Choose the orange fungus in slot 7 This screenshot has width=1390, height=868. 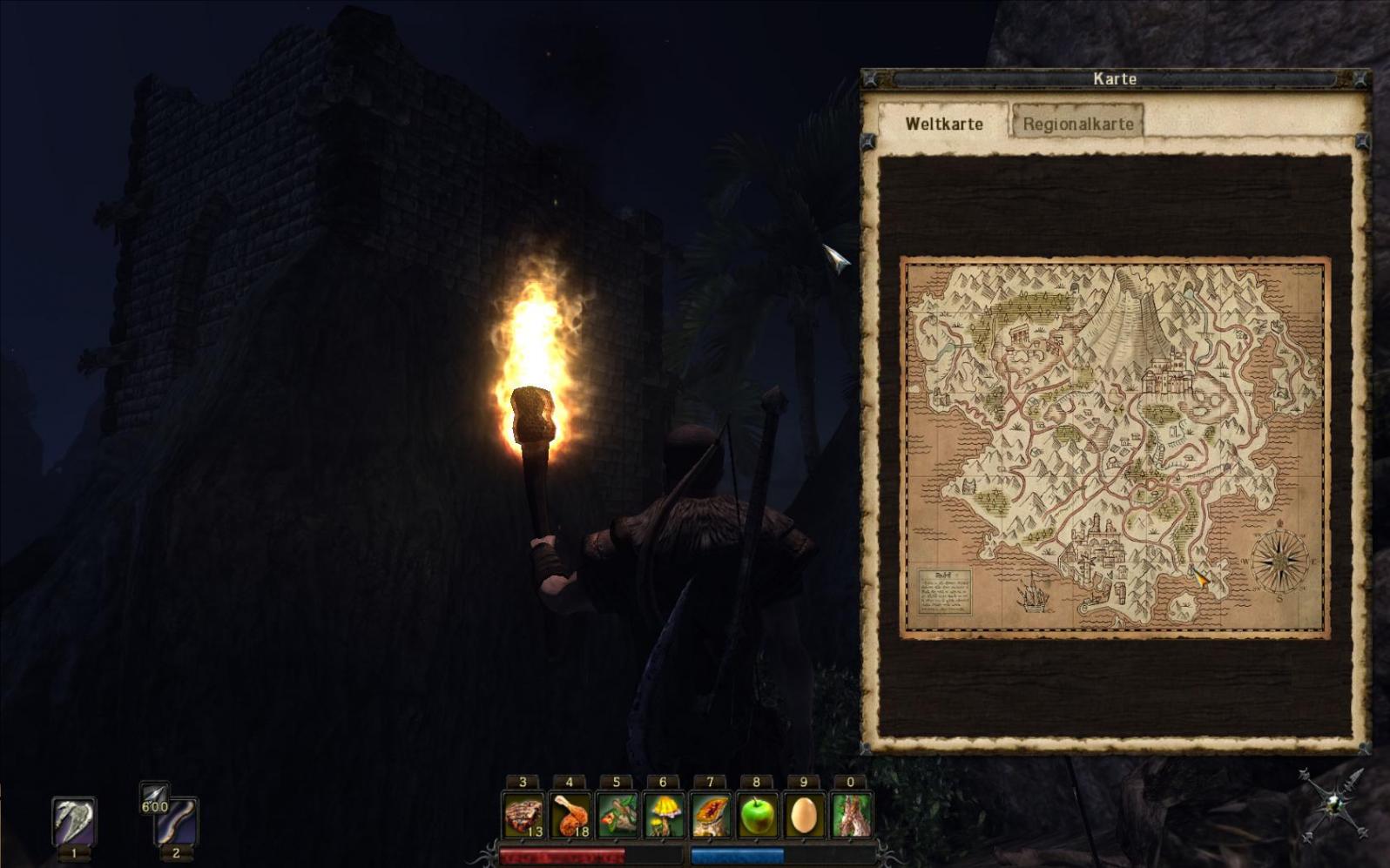click(711, 816)
